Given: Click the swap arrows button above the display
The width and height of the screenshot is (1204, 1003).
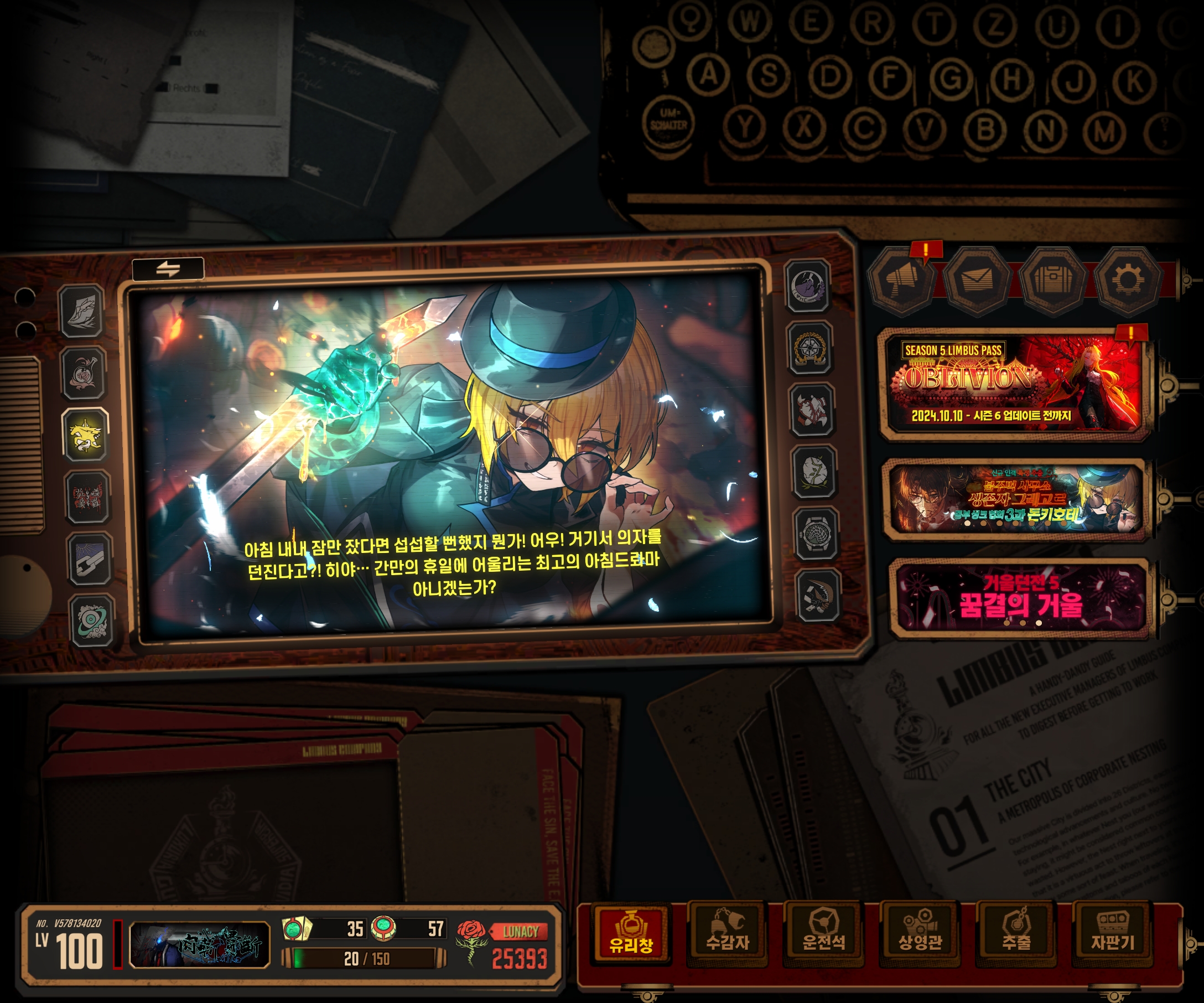Looking at the screenshot, I should [168, 268].
